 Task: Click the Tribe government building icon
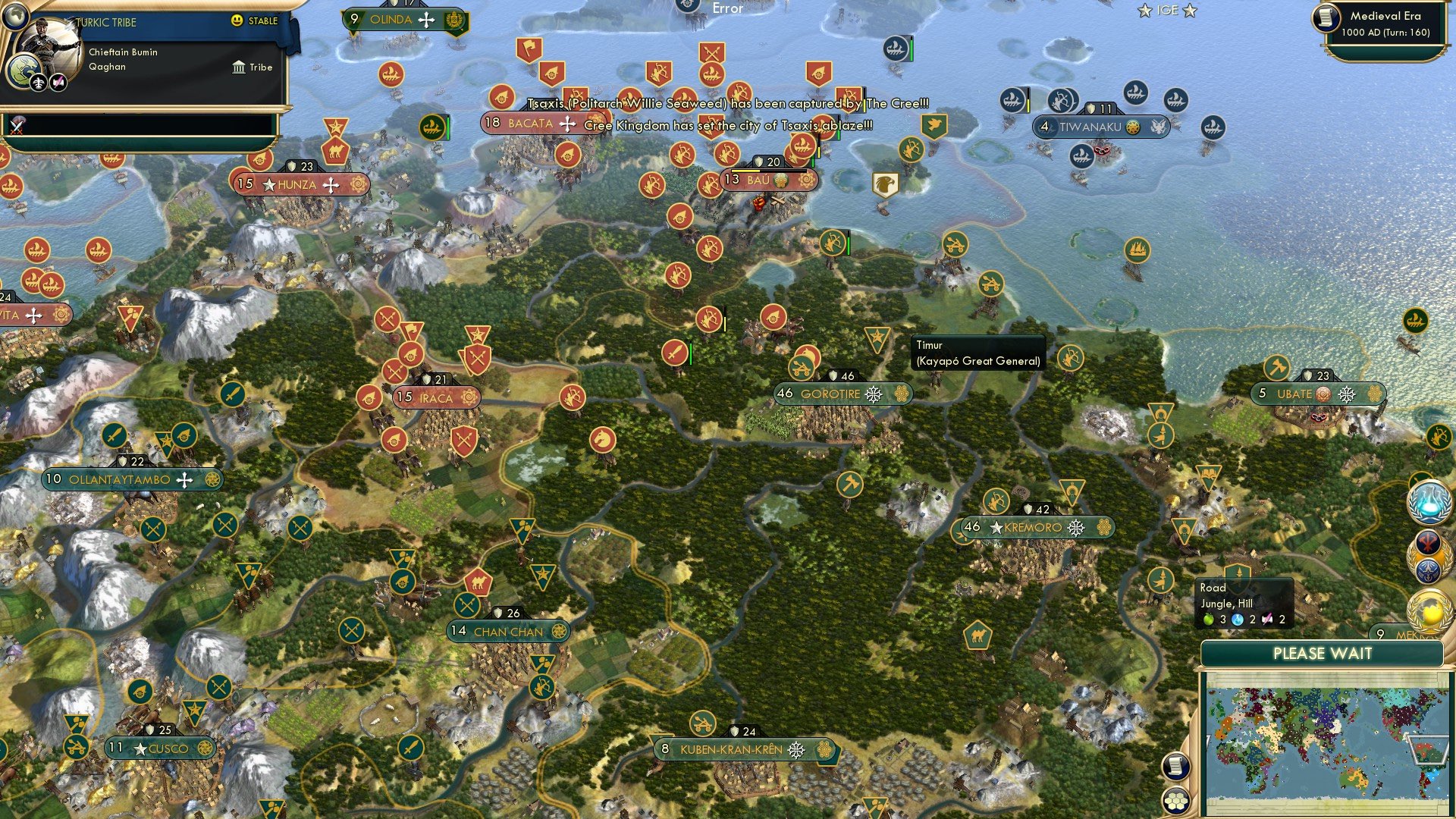239,67
